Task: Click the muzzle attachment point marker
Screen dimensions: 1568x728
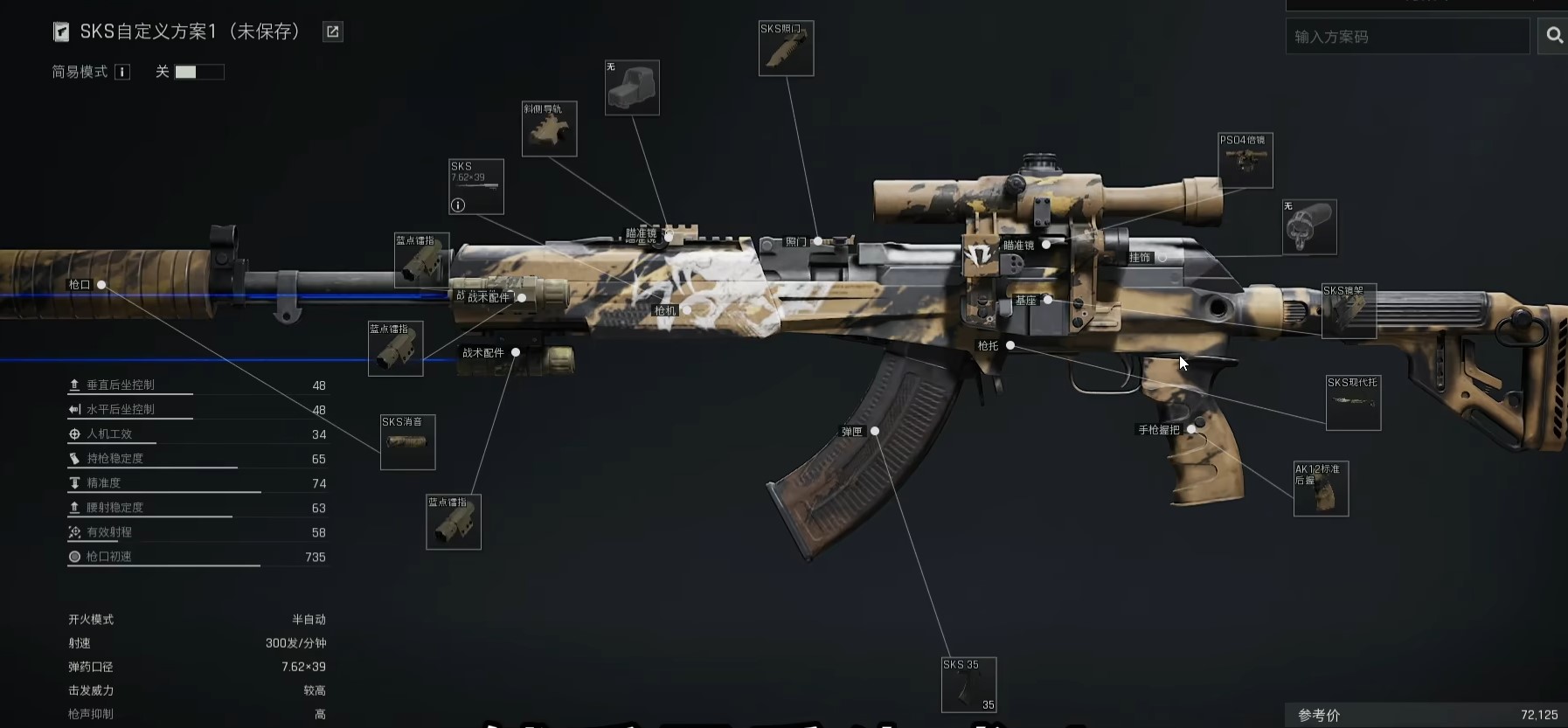Action: click(101, 285)
